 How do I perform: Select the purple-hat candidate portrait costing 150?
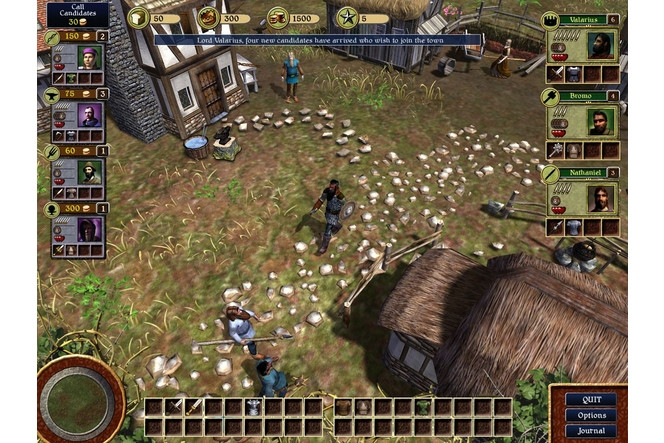[x=90, y=56]
